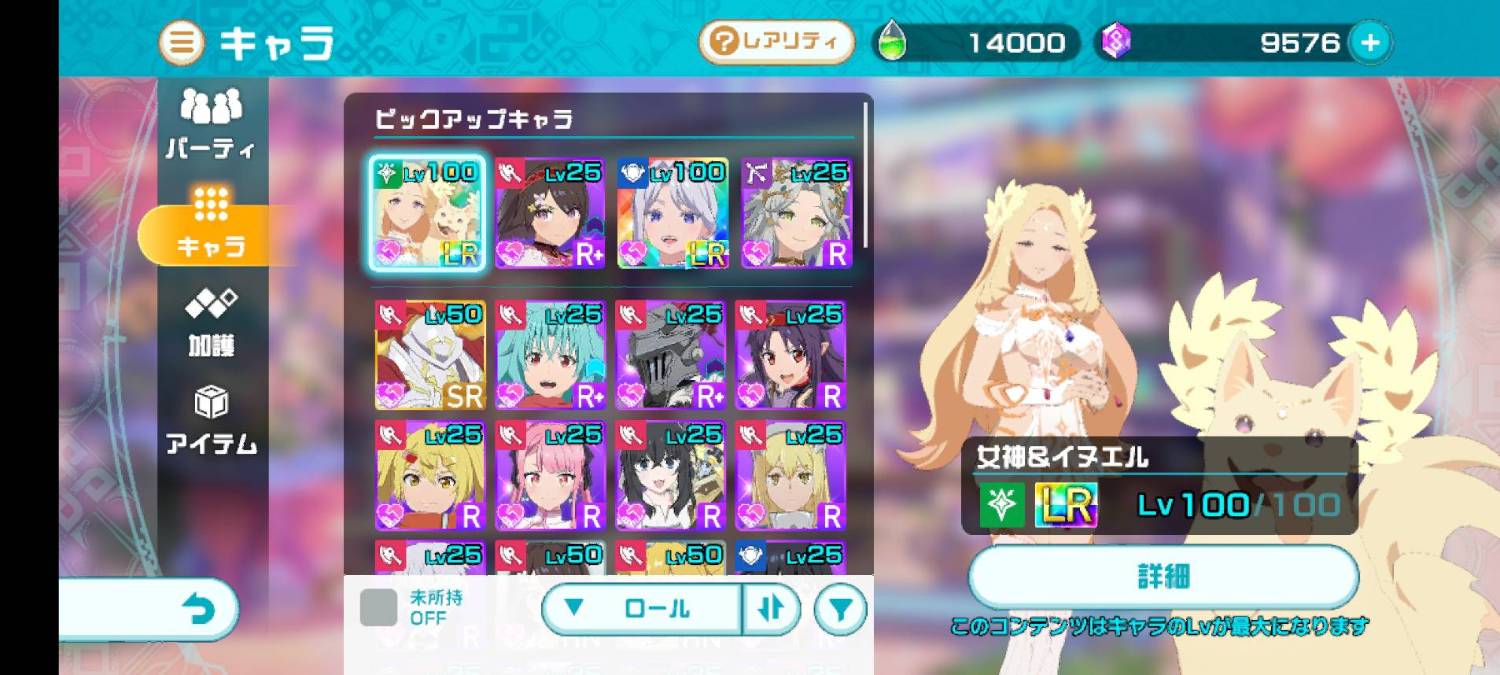Toggle the sort order arrows button
Image resolution: width=1500 pixels, height=675 pixels.
(x=771, y=608)
